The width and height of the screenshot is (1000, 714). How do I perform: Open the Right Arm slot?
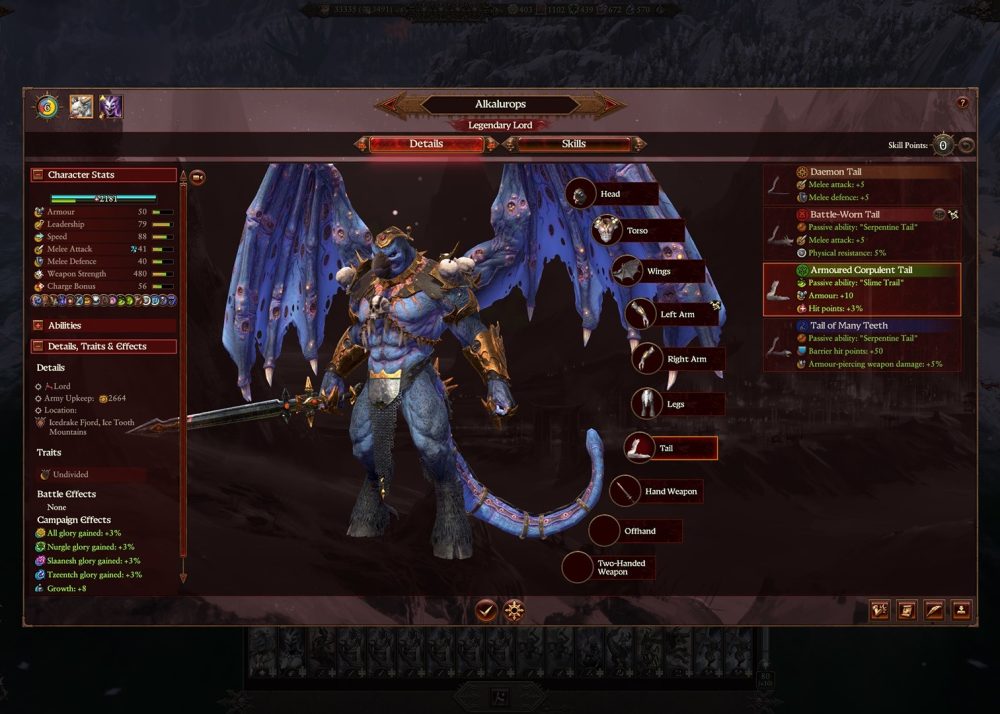(x=685, y=359)
